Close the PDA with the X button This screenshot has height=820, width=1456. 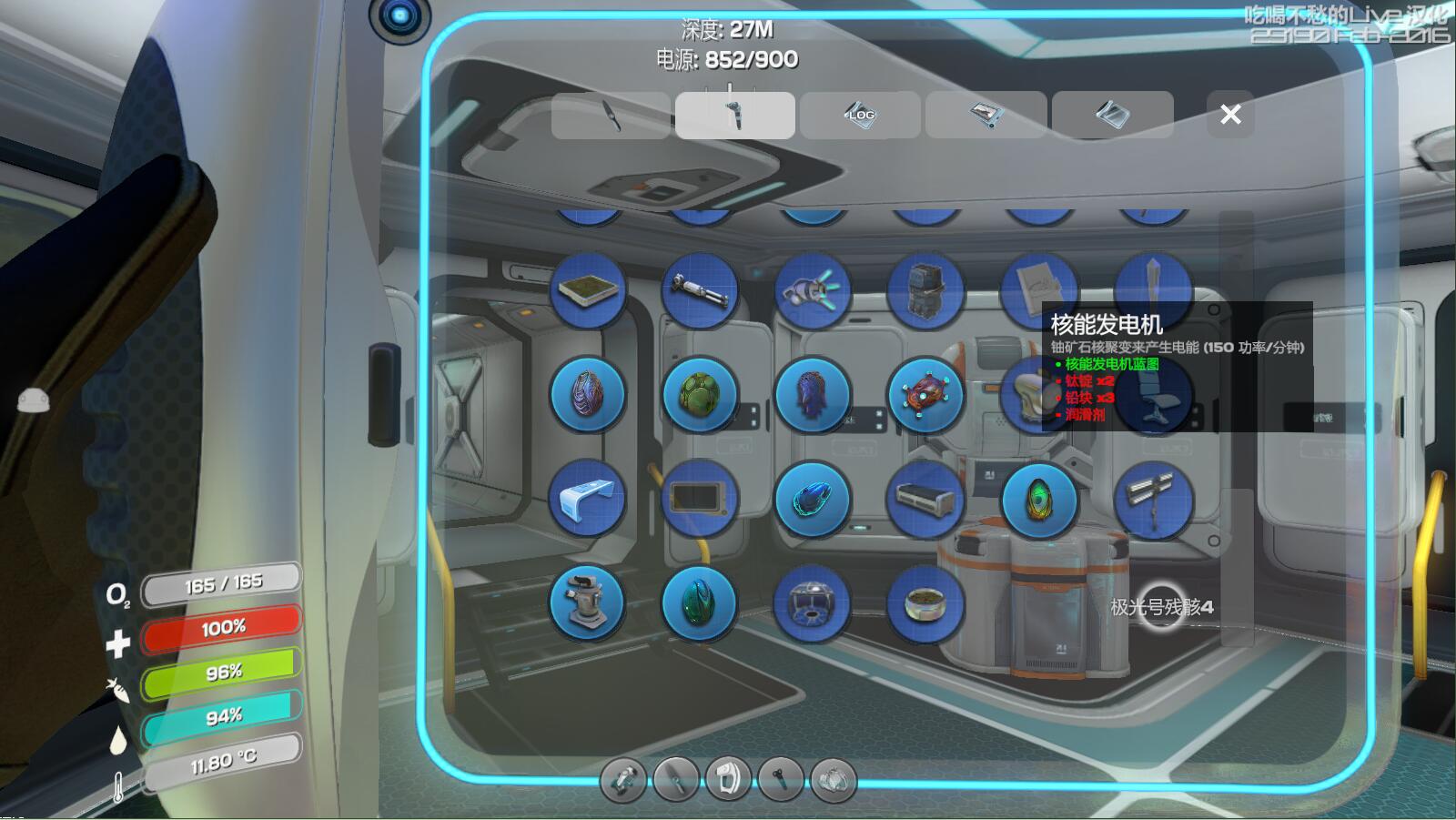pyautogui.click(x=1230, y=115)
